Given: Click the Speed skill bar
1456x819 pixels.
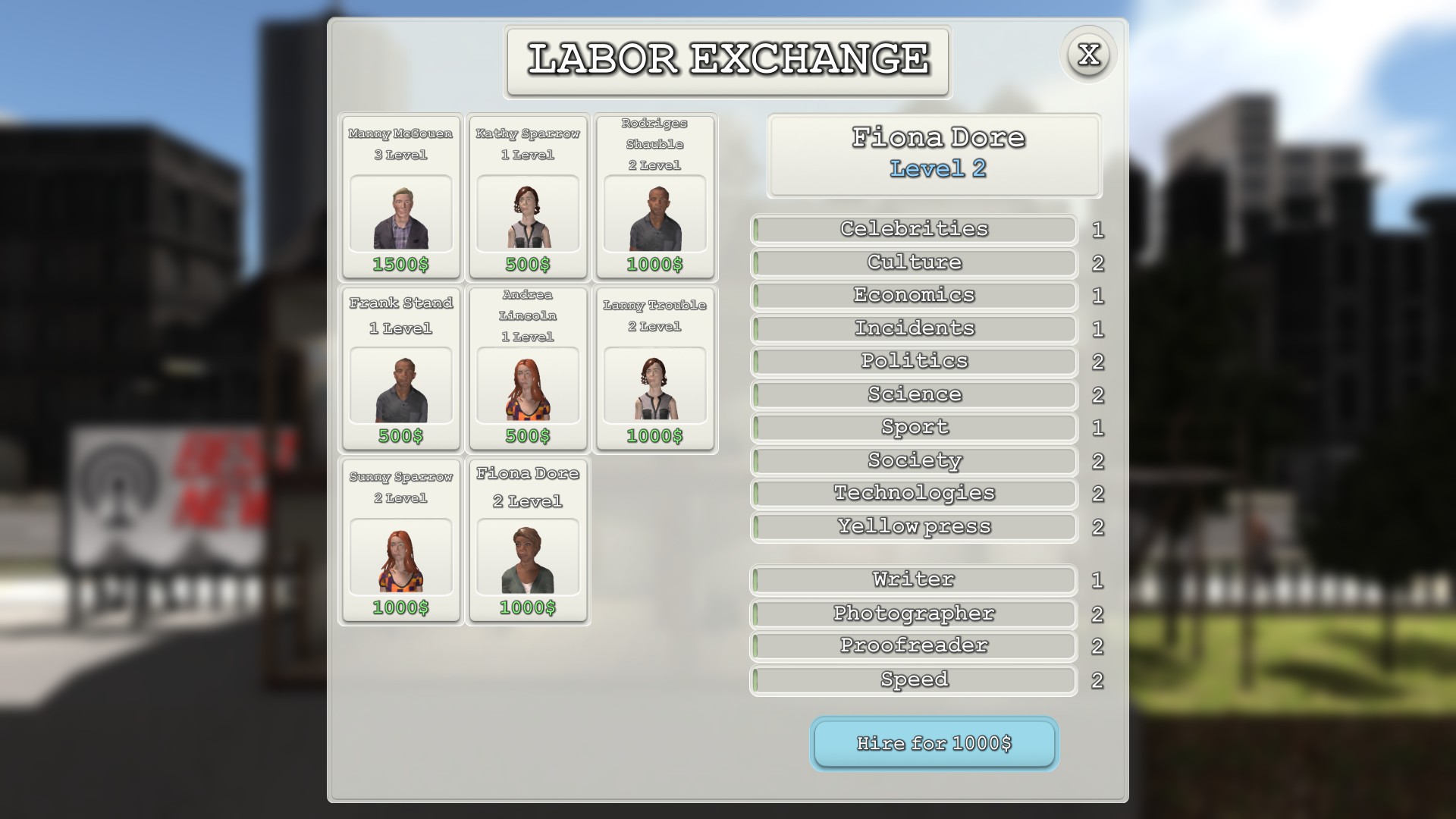Looking at the screenshot, I should [913, 680].
